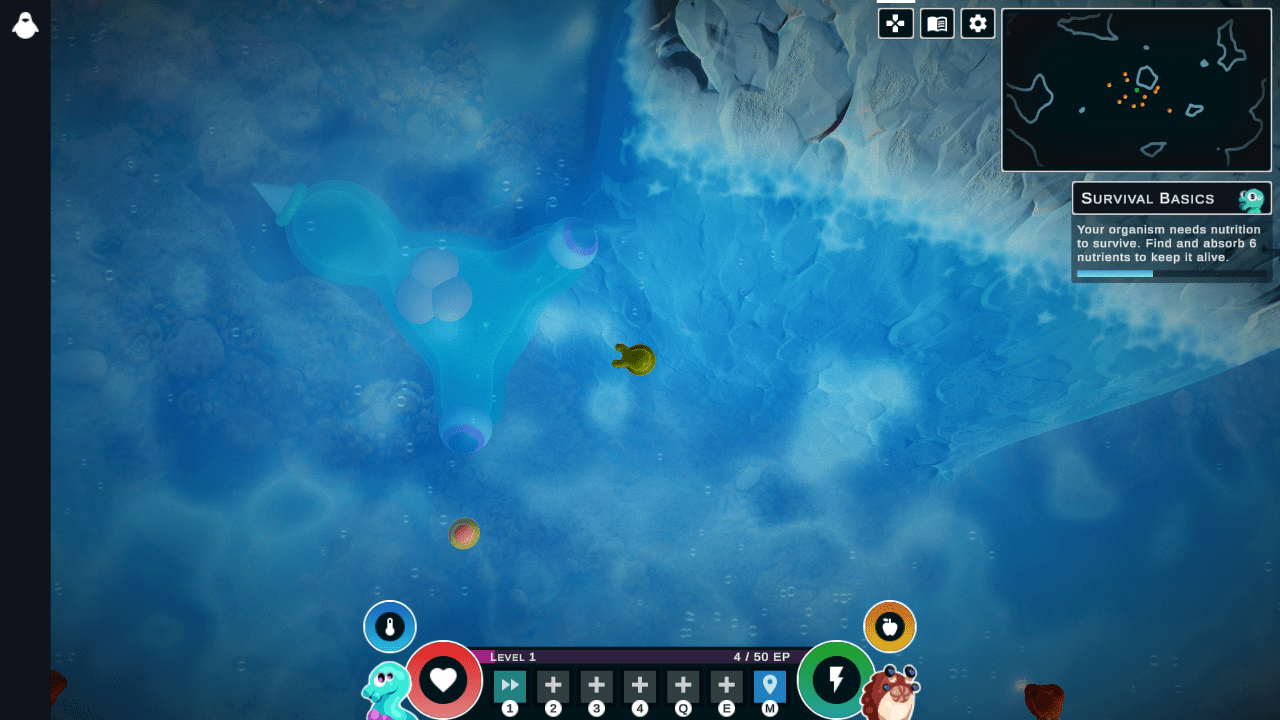Open the open-book journal button
The image size is (1280, 720).
click(937, 23)
